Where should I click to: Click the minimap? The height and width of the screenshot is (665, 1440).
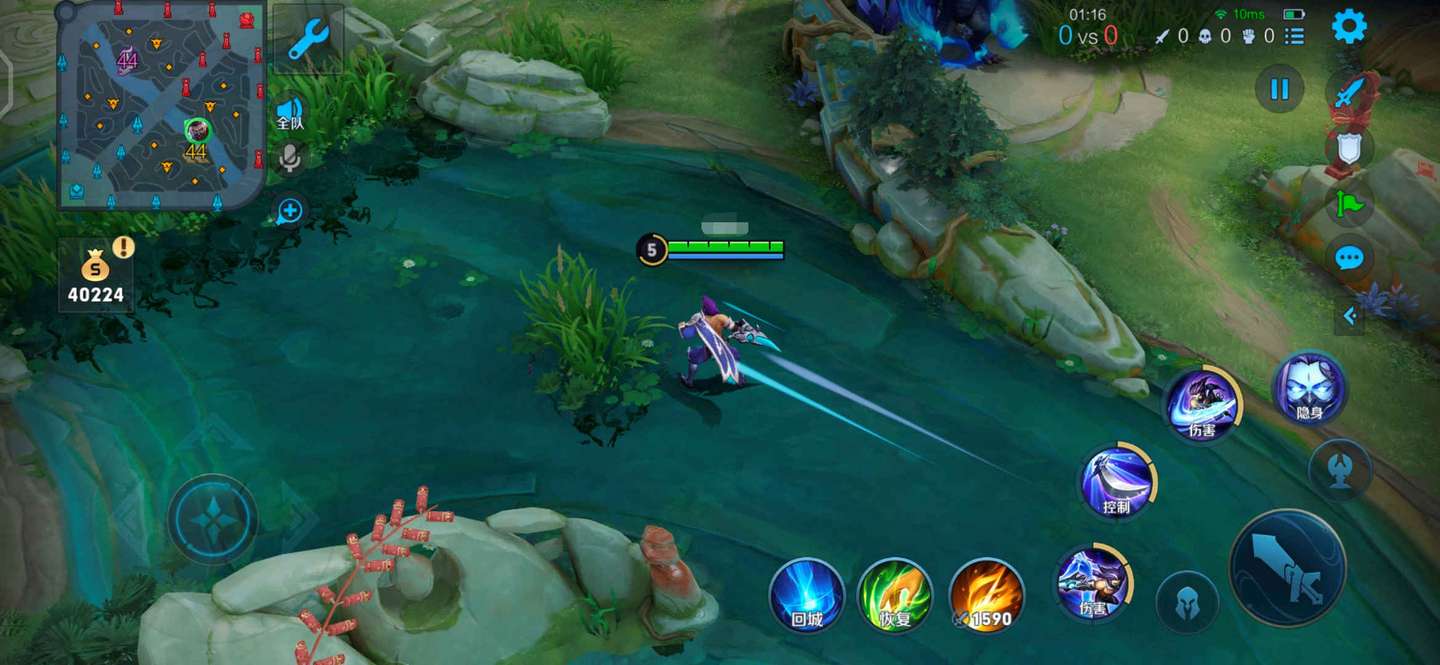[162, 104]
